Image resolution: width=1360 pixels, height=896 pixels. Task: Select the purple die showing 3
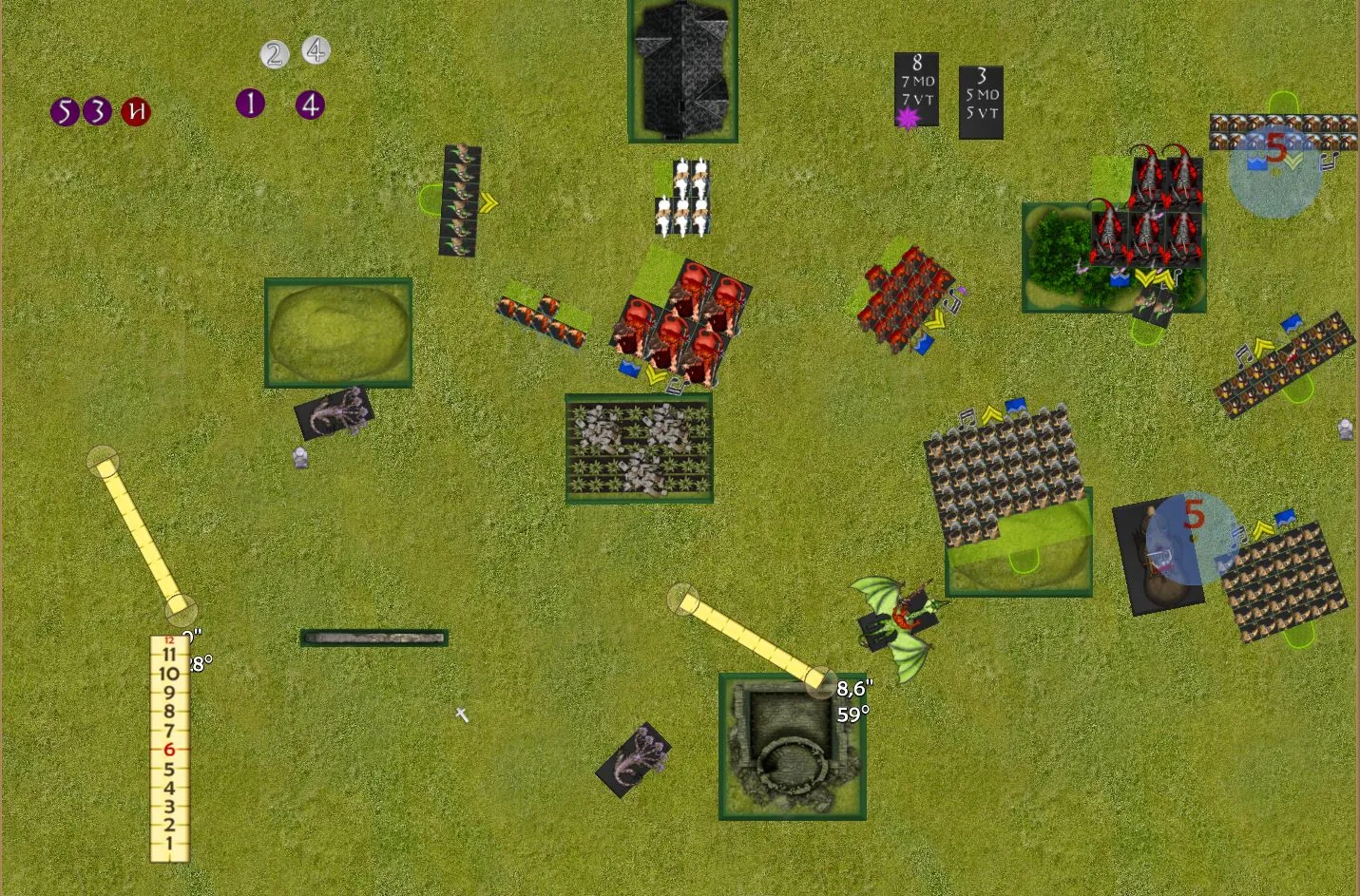(x=97, y=112)
